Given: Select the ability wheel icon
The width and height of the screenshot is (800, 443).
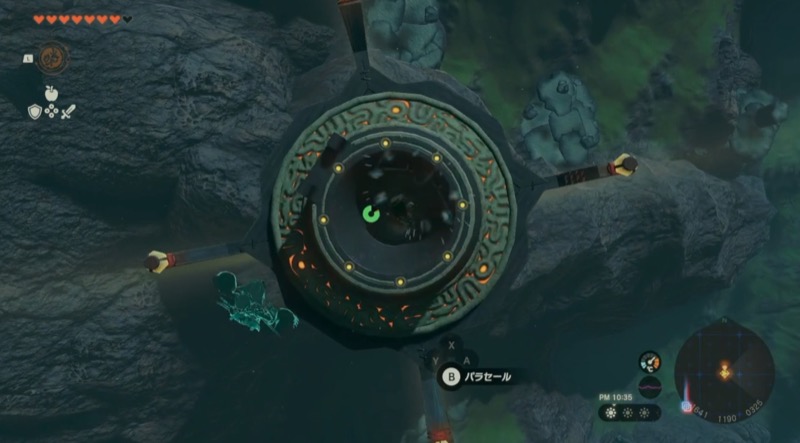Looking at the screenshot, I should click(x=53, y=57).
